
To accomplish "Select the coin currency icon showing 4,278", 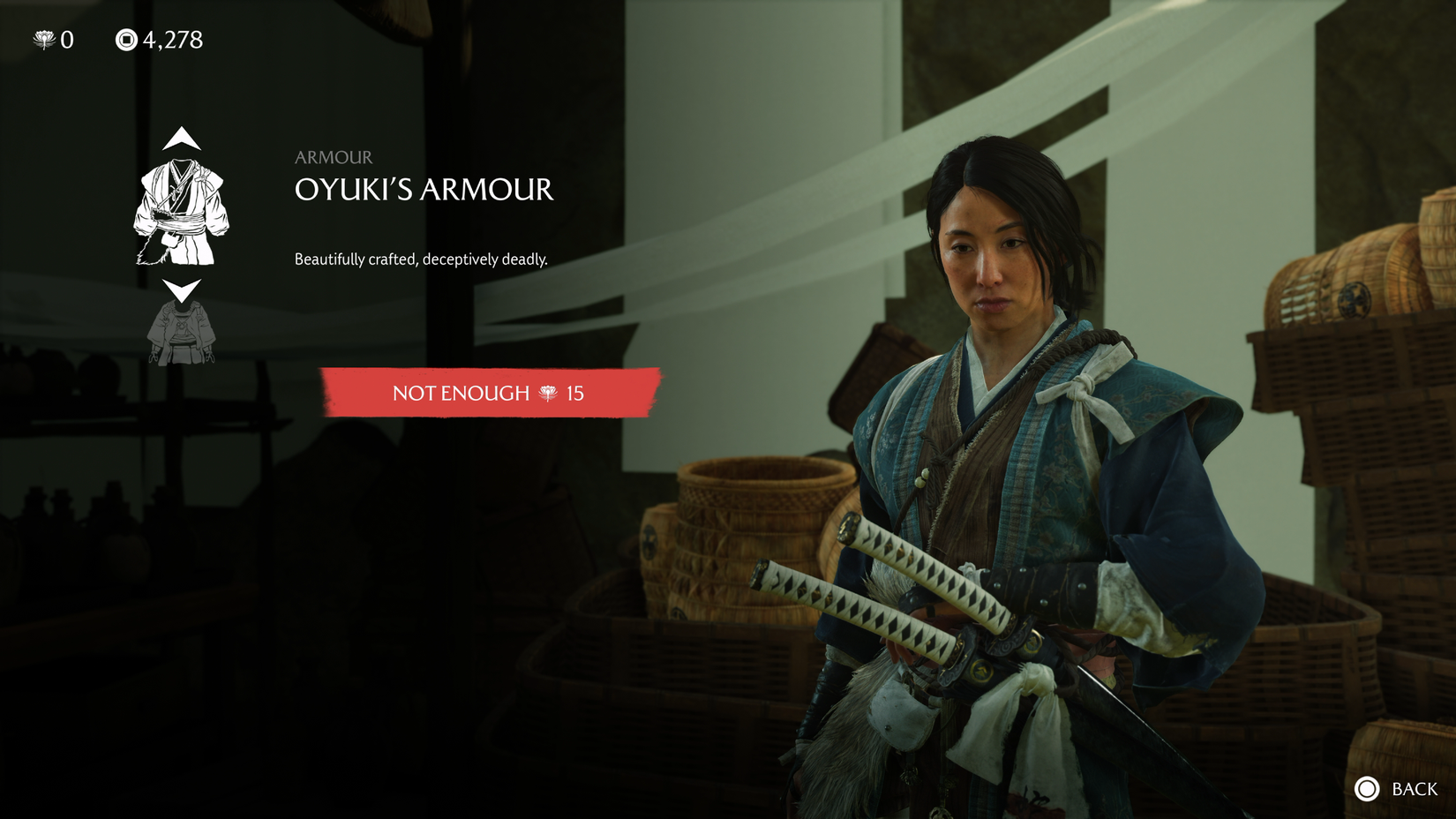I will [x=127, y=38].
